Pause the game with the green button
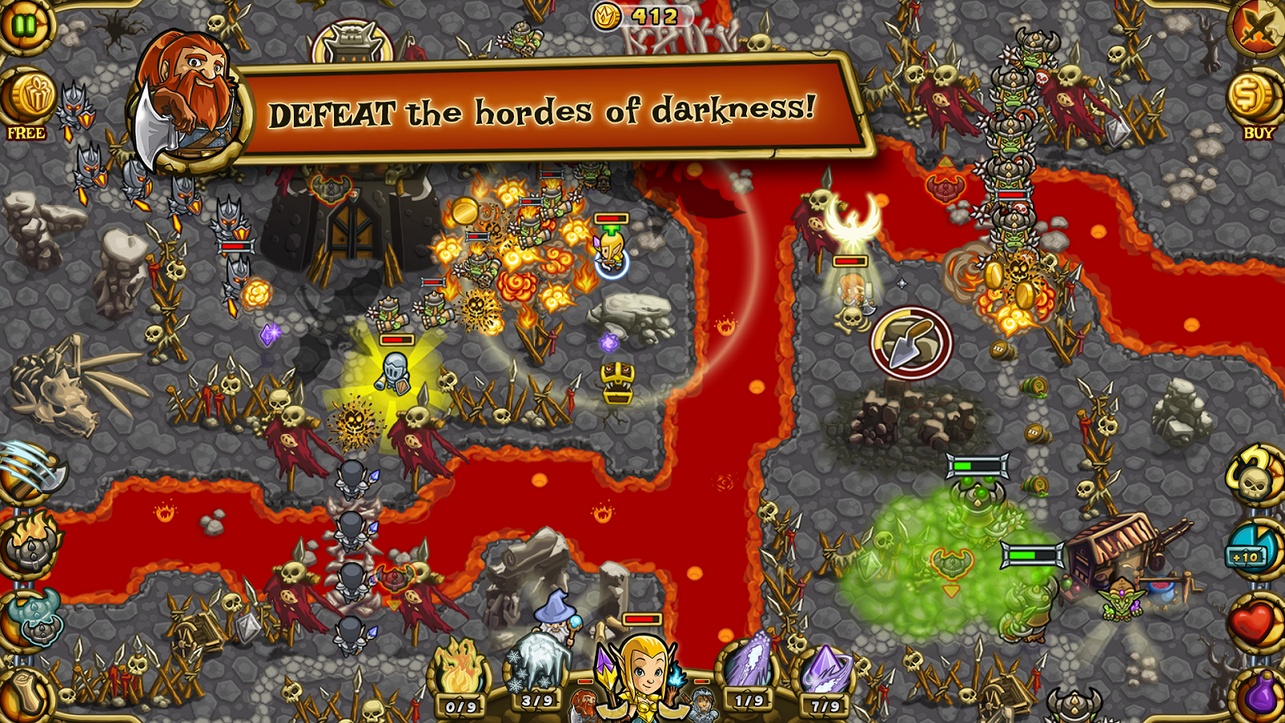 [x=23, y=24]
